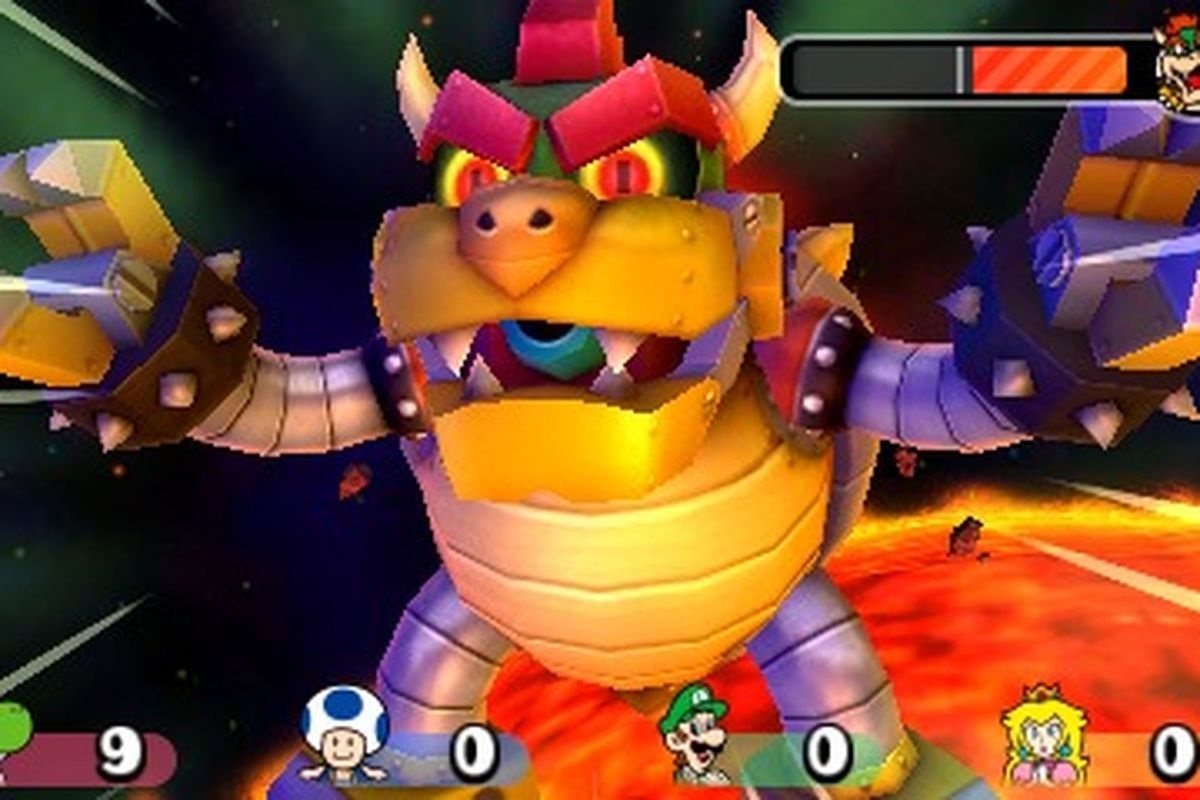Select Toad's player portrait
1200x800 pixels.
(344, 735)
